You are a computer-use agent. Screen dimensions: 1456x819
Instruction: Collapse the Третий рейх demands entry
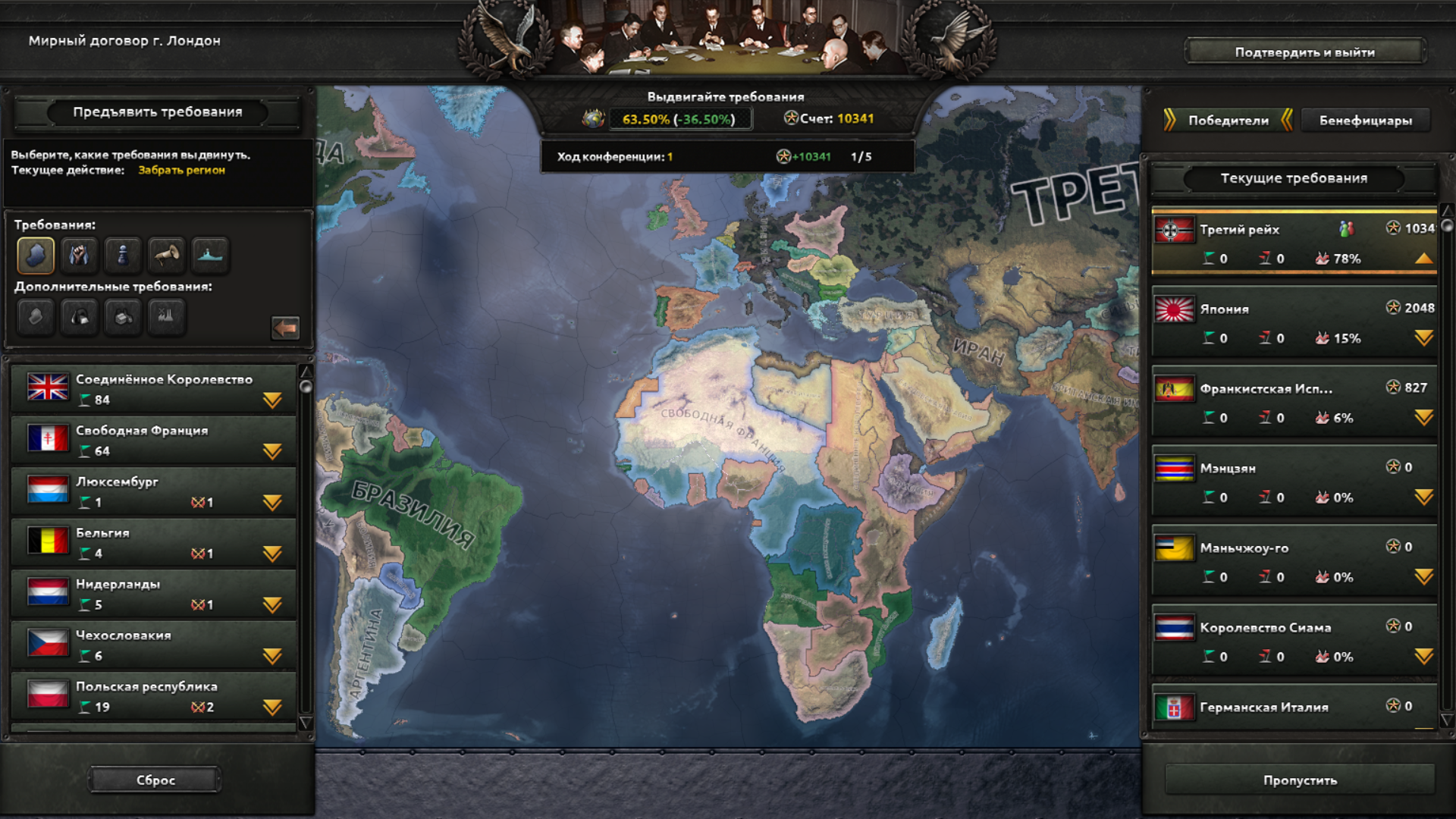[x=1423, y=259]
